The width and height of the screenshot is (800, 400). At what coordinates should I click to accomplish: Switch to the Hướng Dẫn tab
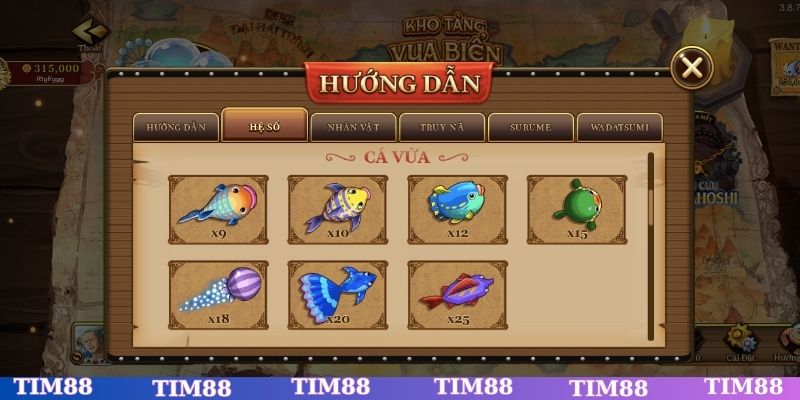click(176, 127)
